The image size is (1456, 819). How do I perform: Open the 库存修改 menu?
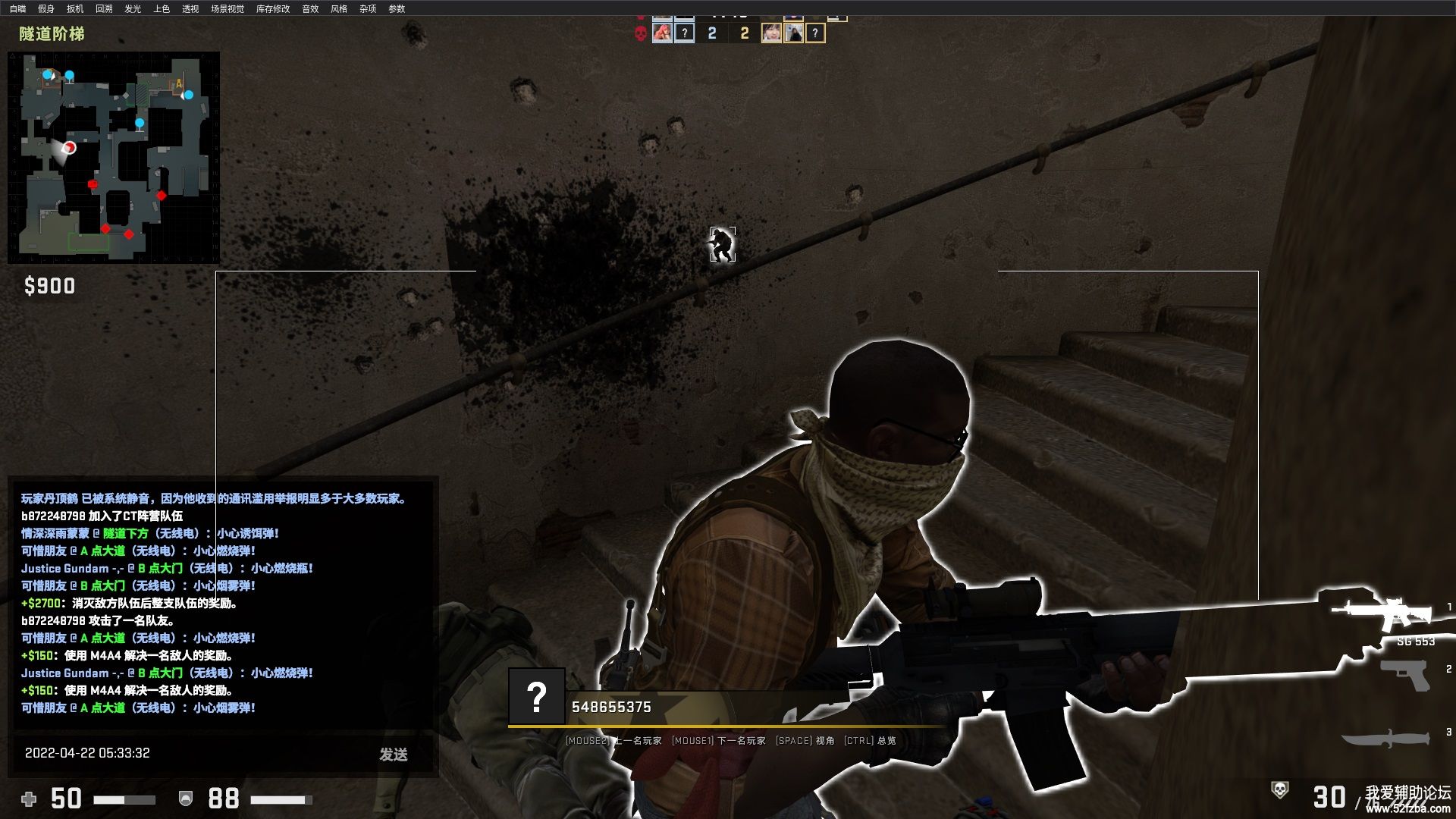coord(273,9)
